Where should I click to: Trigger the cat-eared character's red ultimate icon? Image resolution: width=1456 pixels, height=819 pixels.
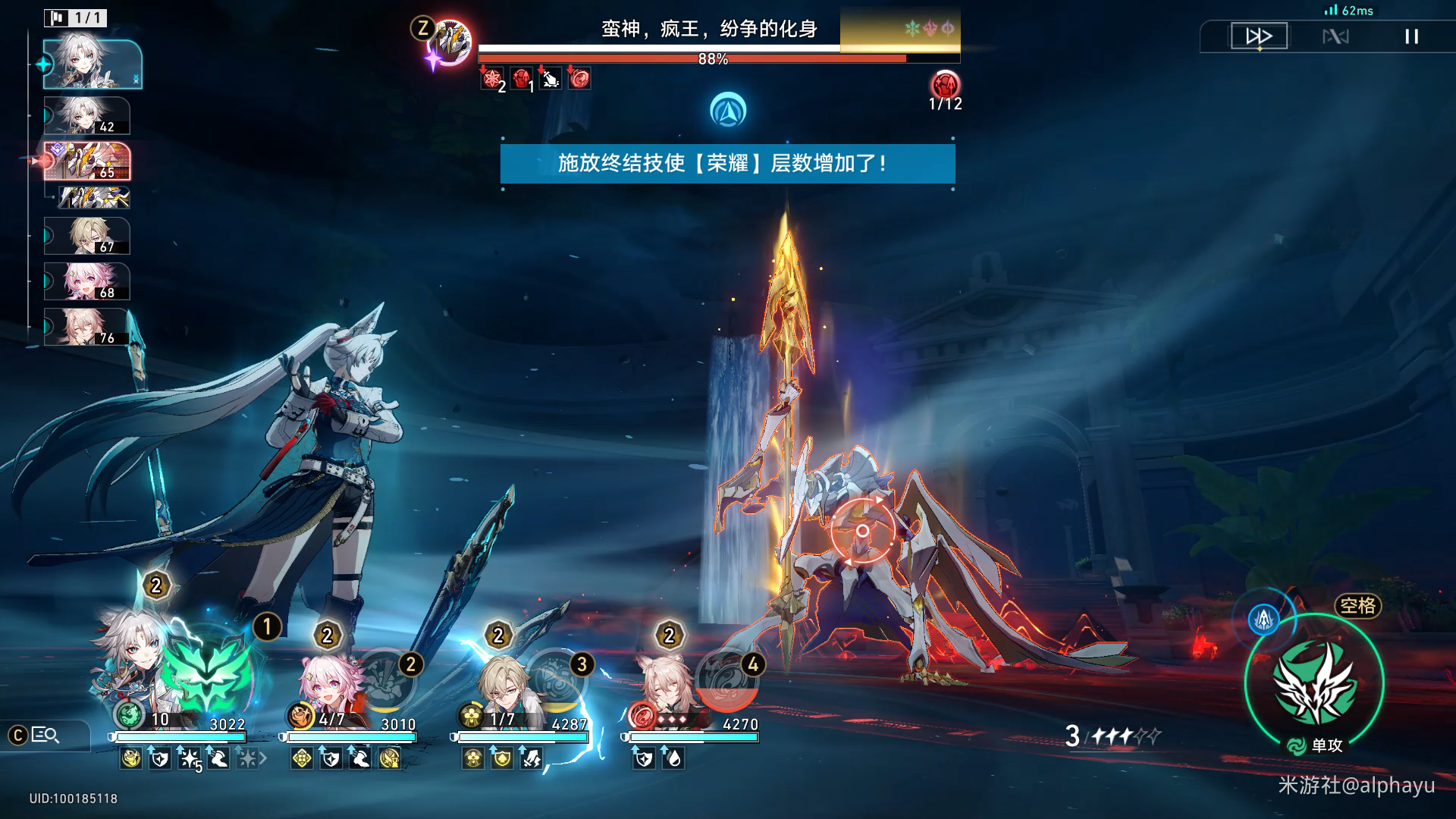point(726,679)
